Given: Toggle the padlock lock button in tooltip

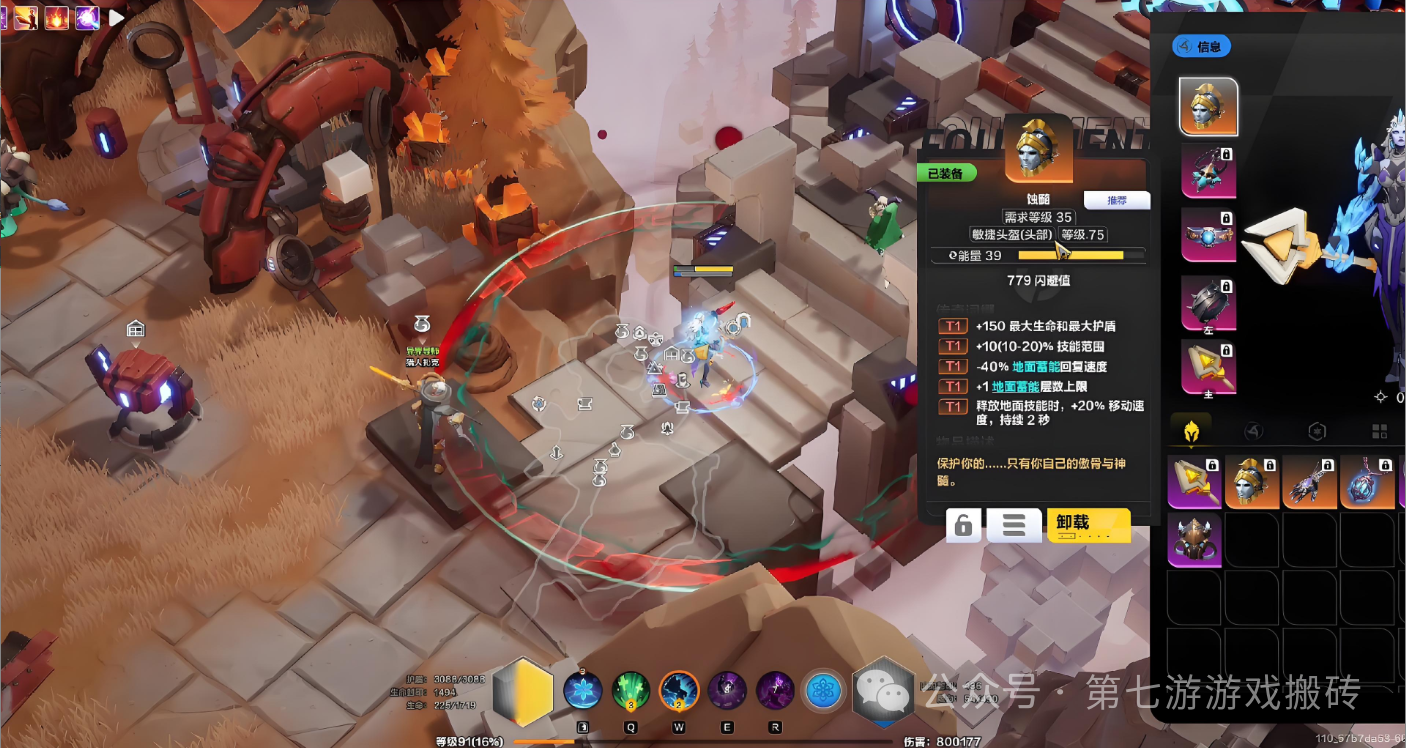Looking at the screenshot, I should click(963, 525).
